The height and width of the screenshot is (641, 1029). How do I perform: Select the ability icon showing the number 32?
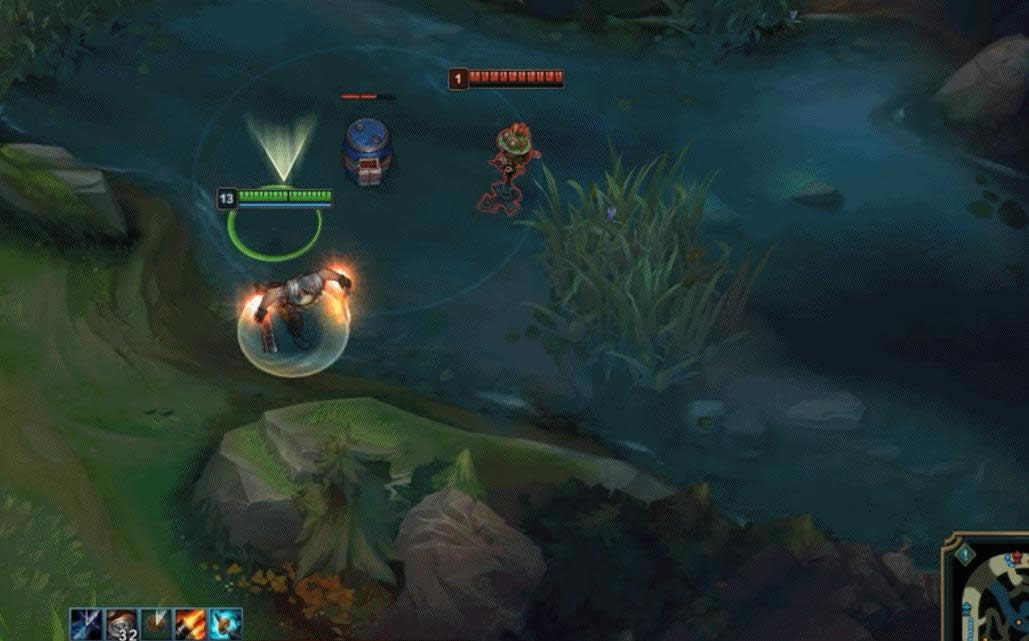pyautogui.click(x=121, y=623)
